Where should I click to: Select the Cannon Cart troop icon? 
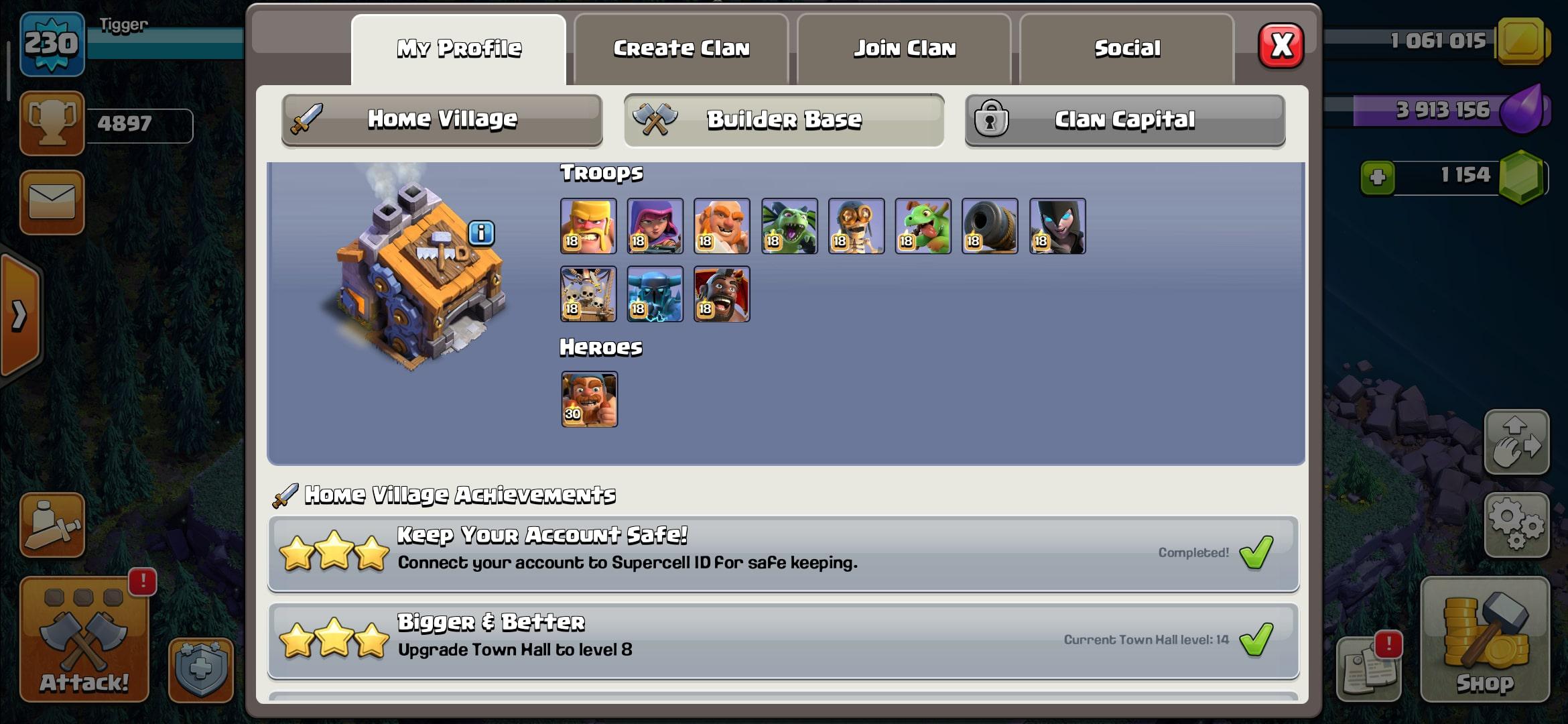[x=990, y=227]
